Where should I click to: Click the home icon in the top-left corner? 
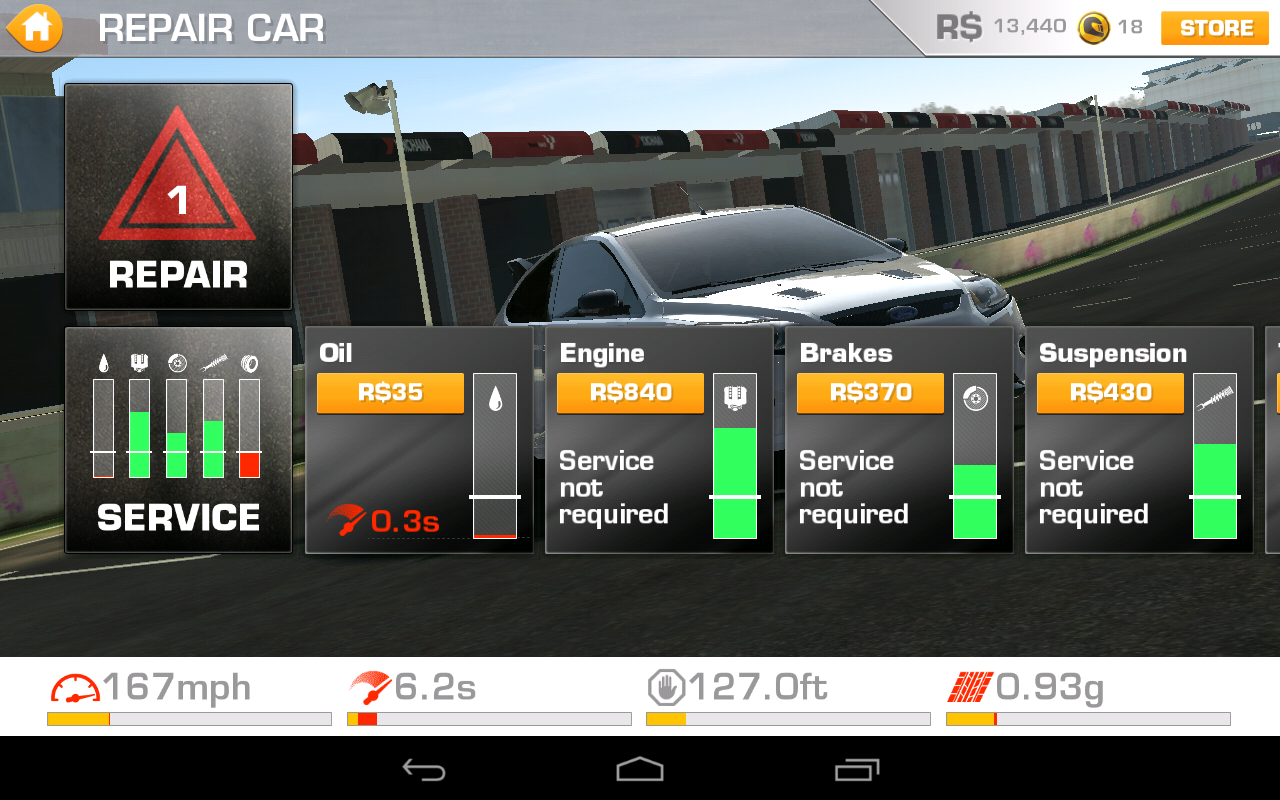[x=35, y=27]
